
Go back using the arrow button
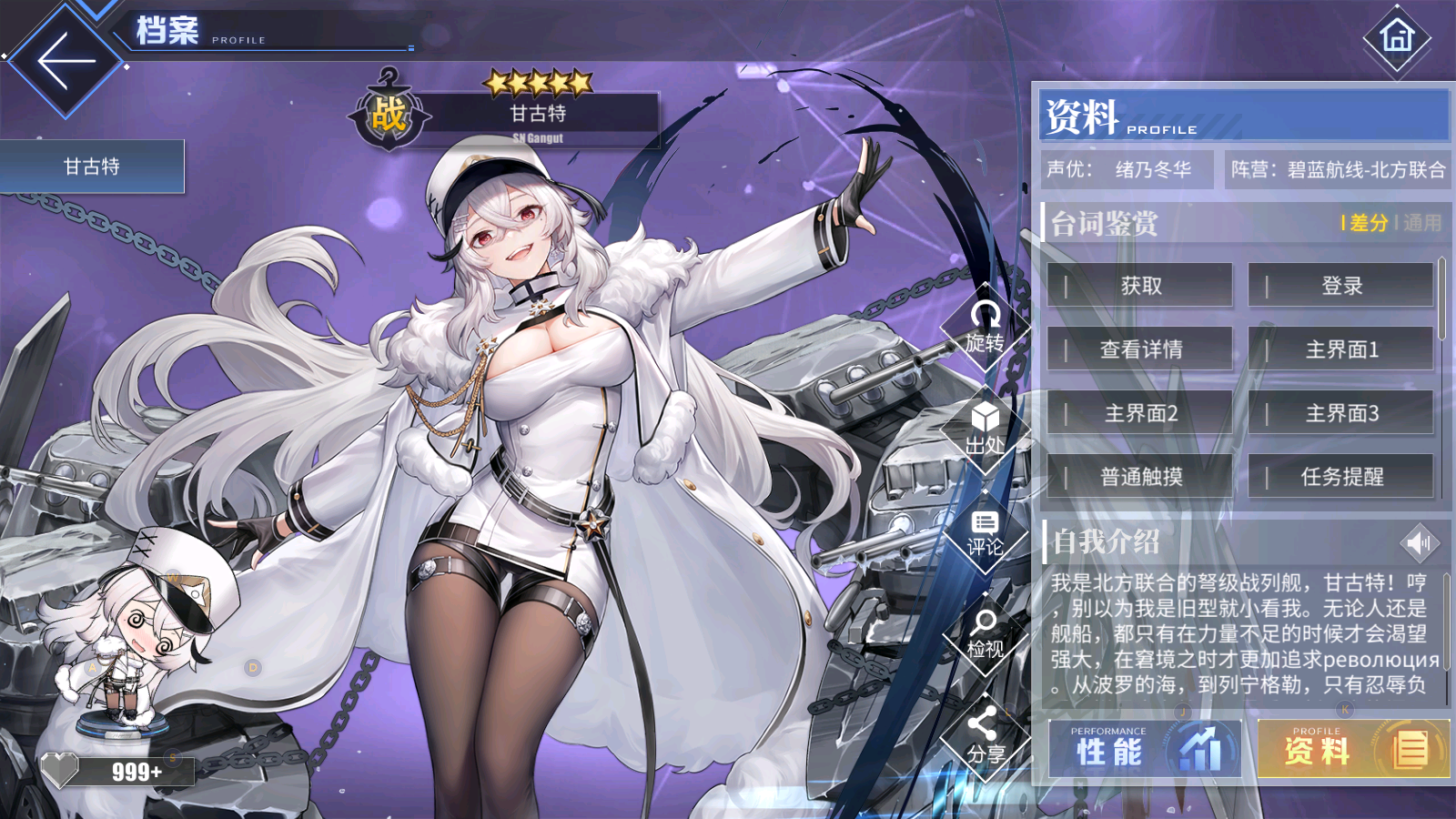(66, 61)
